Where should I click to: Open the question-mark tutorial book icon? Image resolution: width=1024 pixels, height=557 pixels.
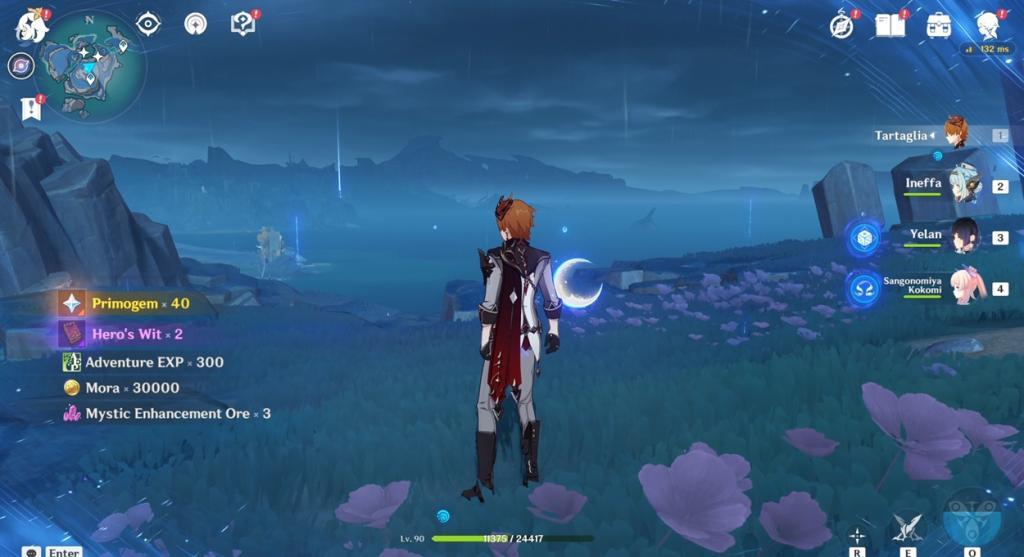tap(243, 24)
